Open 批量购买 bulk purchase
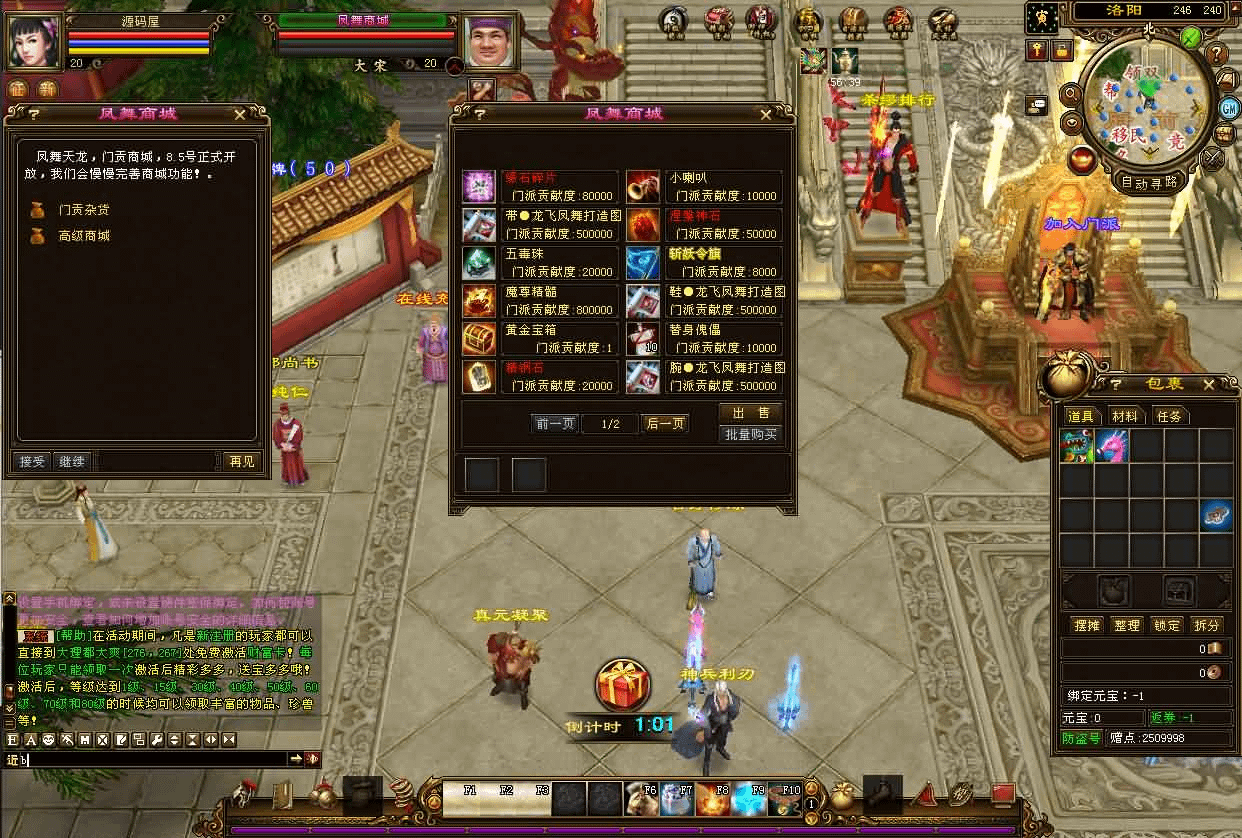1242x838 pixels. pos(750,435)
